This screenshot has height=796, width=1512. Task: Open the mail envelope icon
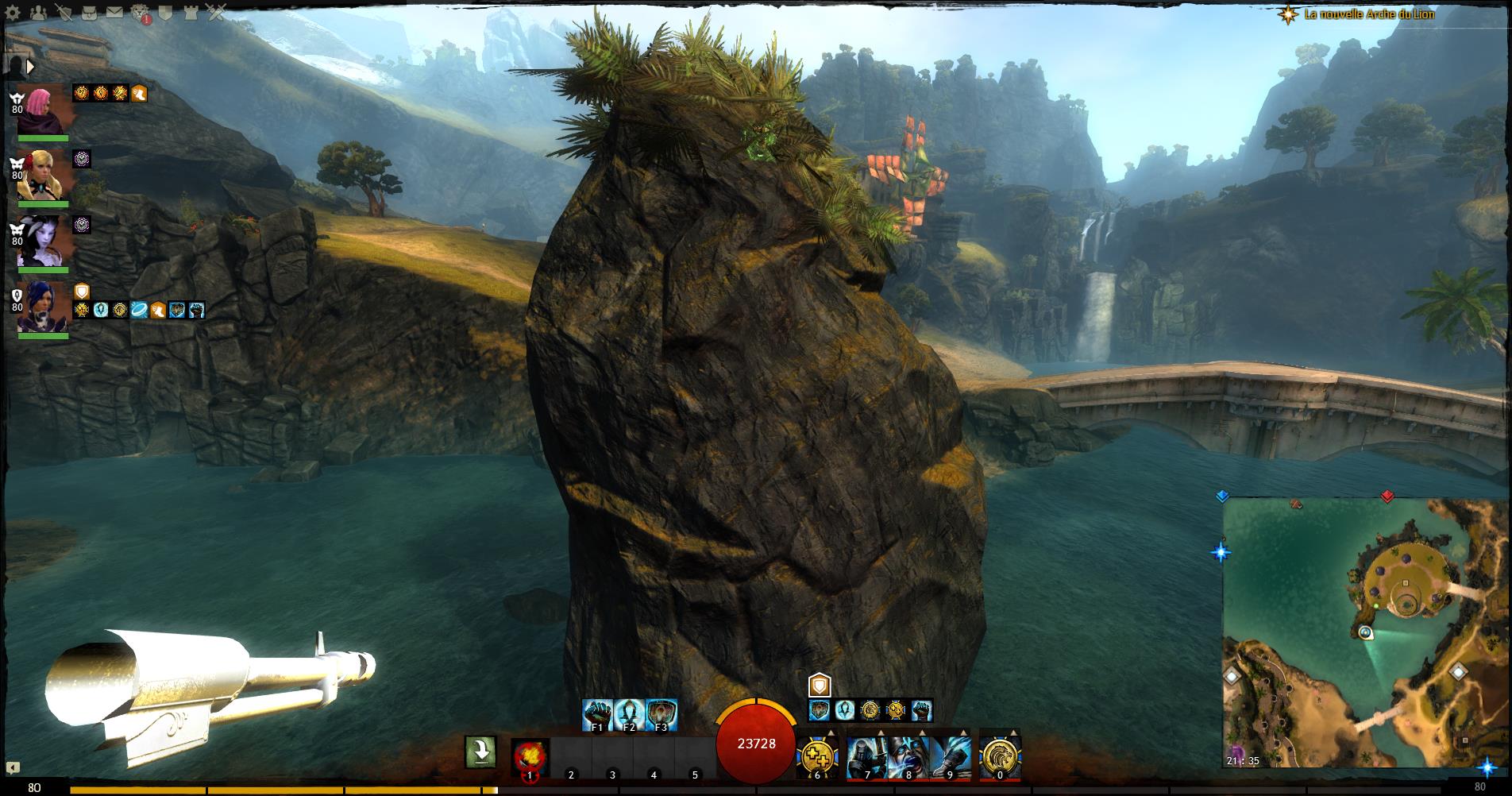pyautogui.click(x=114, y=13)
